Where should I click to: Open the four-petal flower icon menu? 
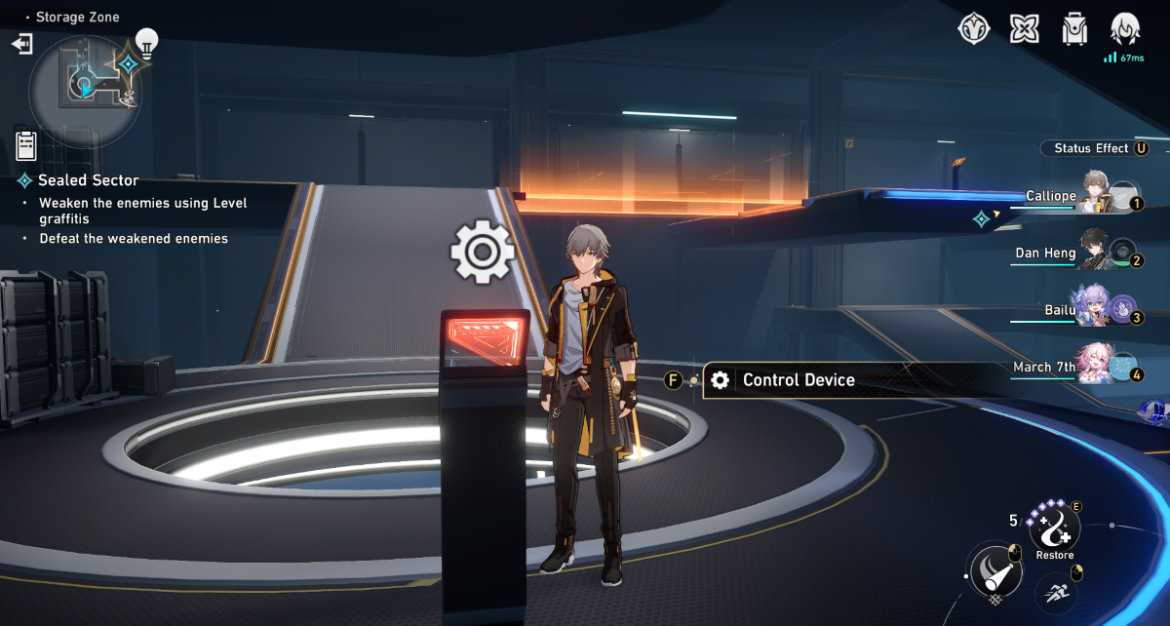1024,29
